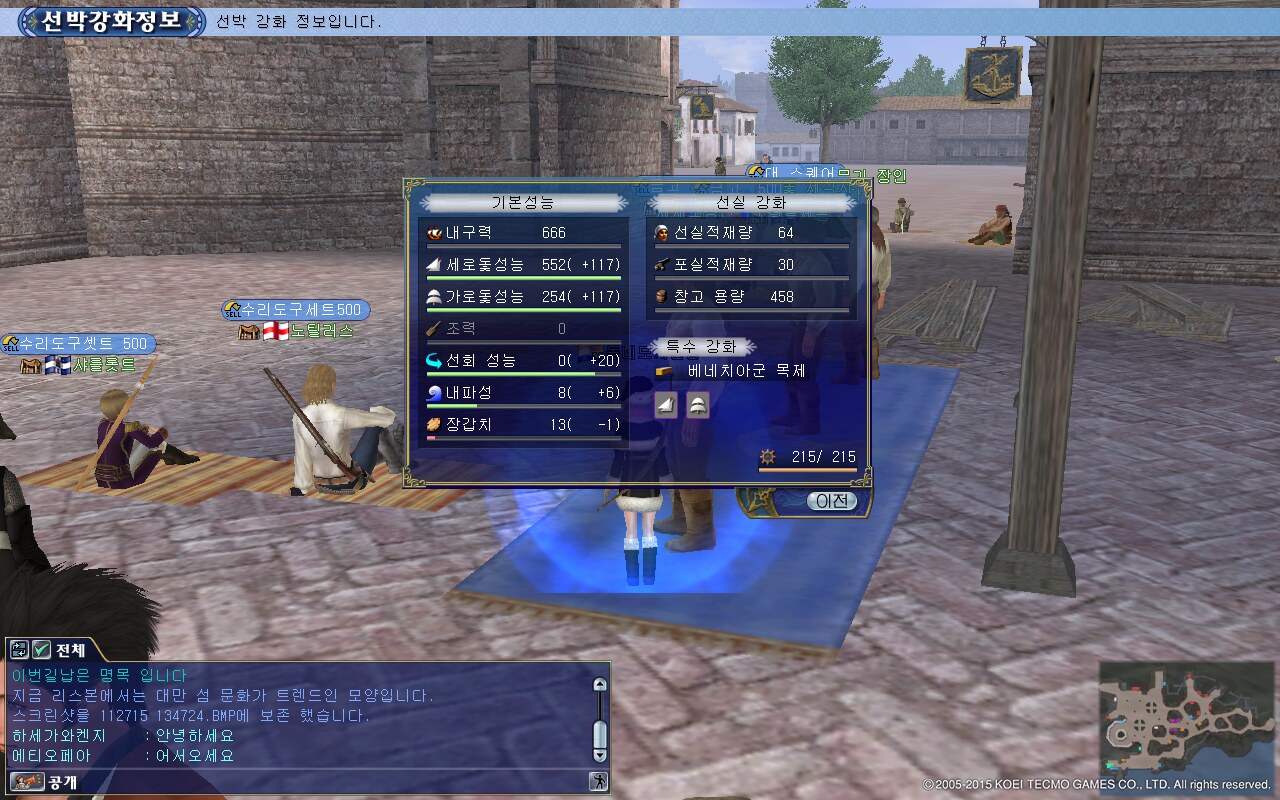
Task: Click the running figure icon in chat bar
Action: (x=598, y=782)
